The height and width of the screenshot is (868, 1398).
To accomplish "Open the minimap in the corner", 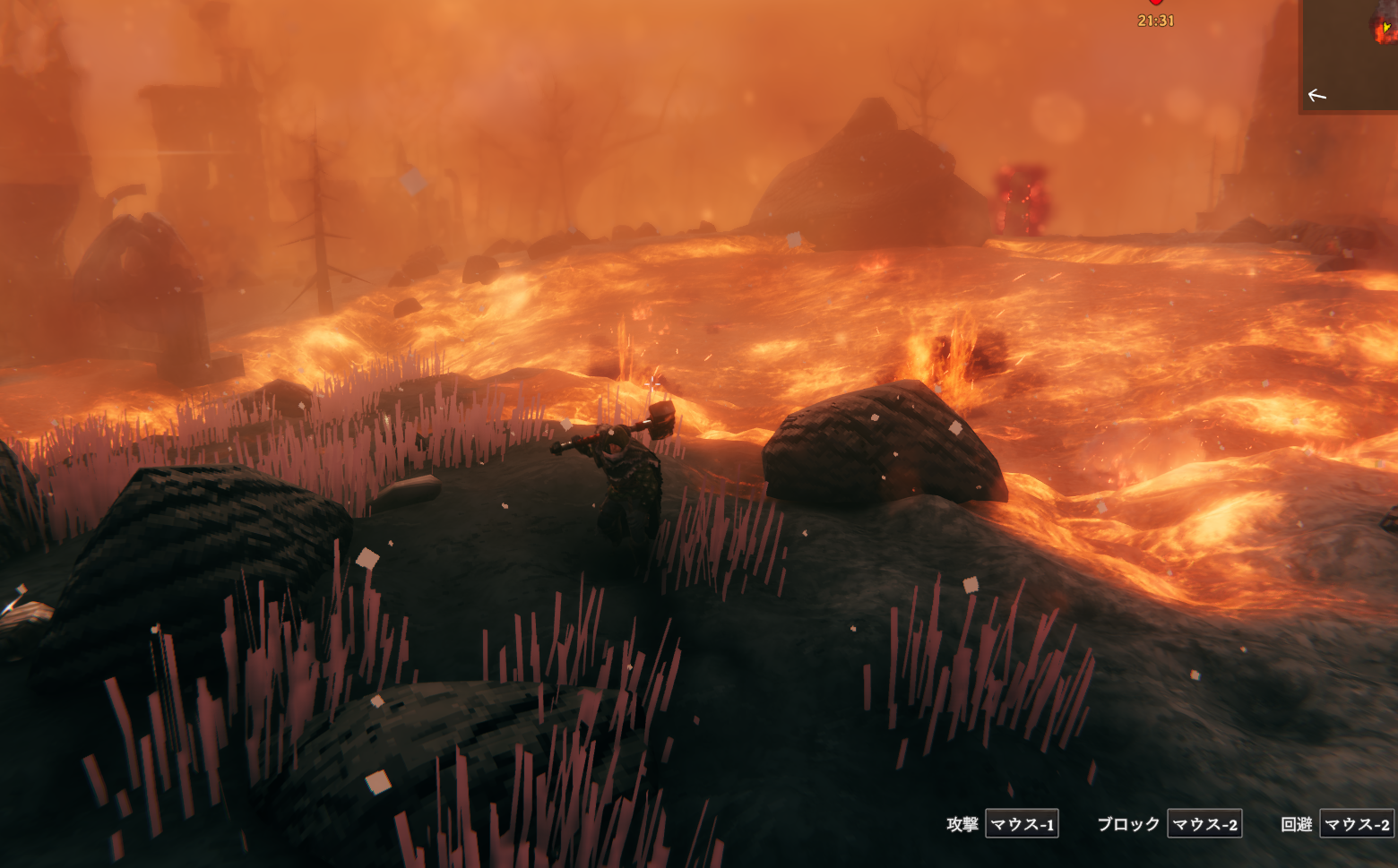I will point(1351,56).
